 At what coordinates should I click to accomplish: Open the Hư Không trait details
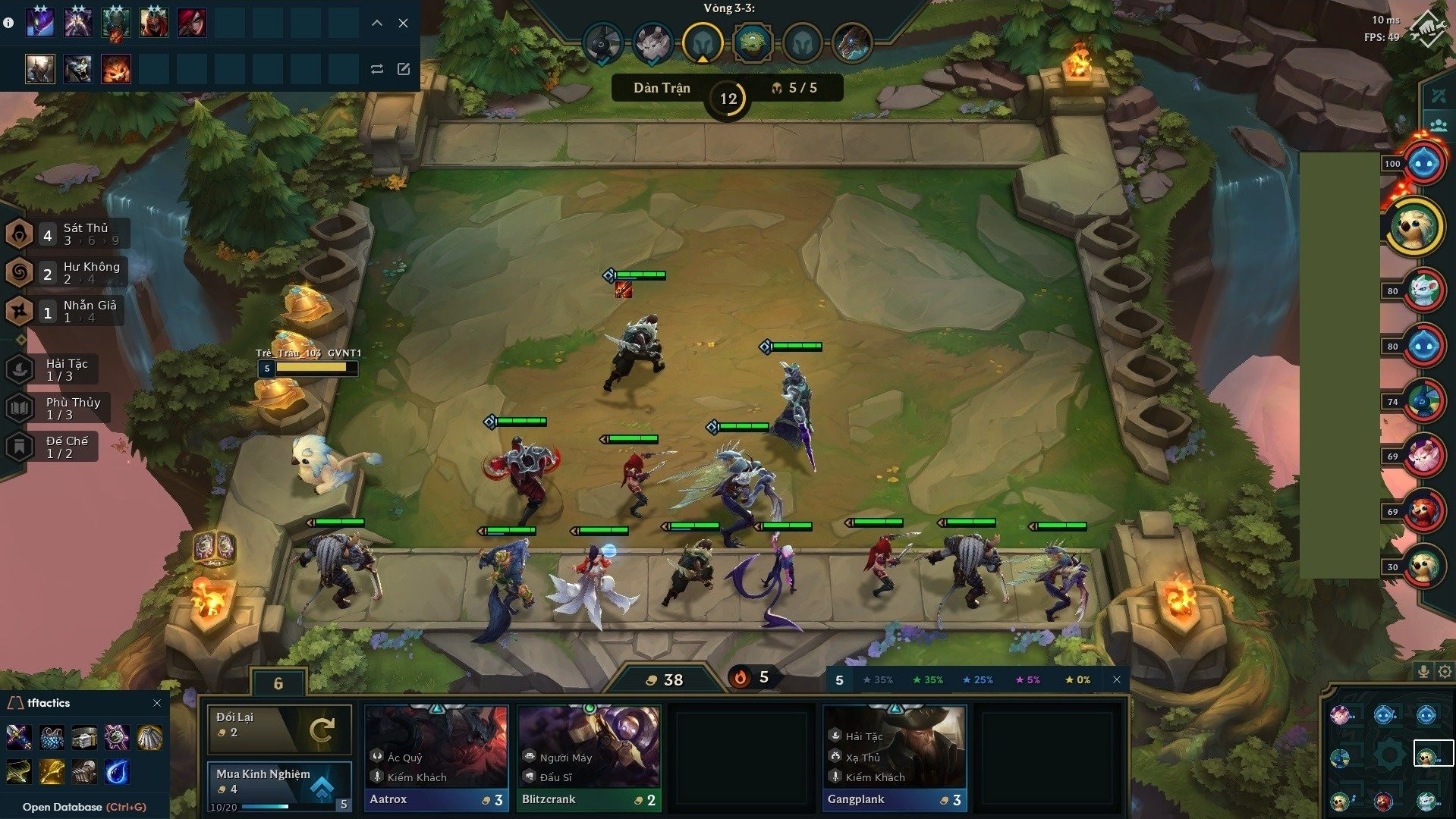[x=67, y=273]
